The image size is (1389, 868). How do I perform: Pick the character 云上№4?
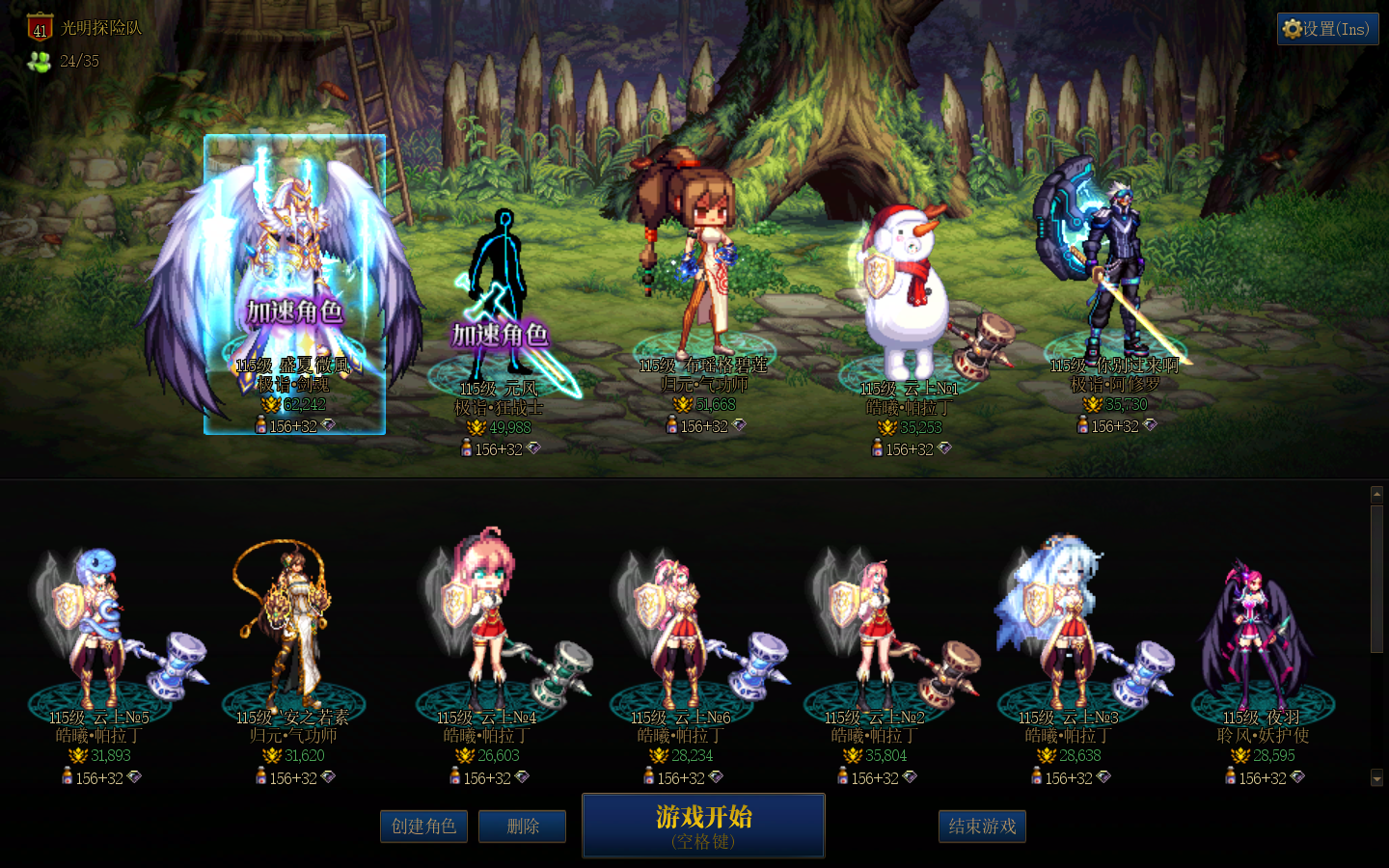click(x=487, y=627)
